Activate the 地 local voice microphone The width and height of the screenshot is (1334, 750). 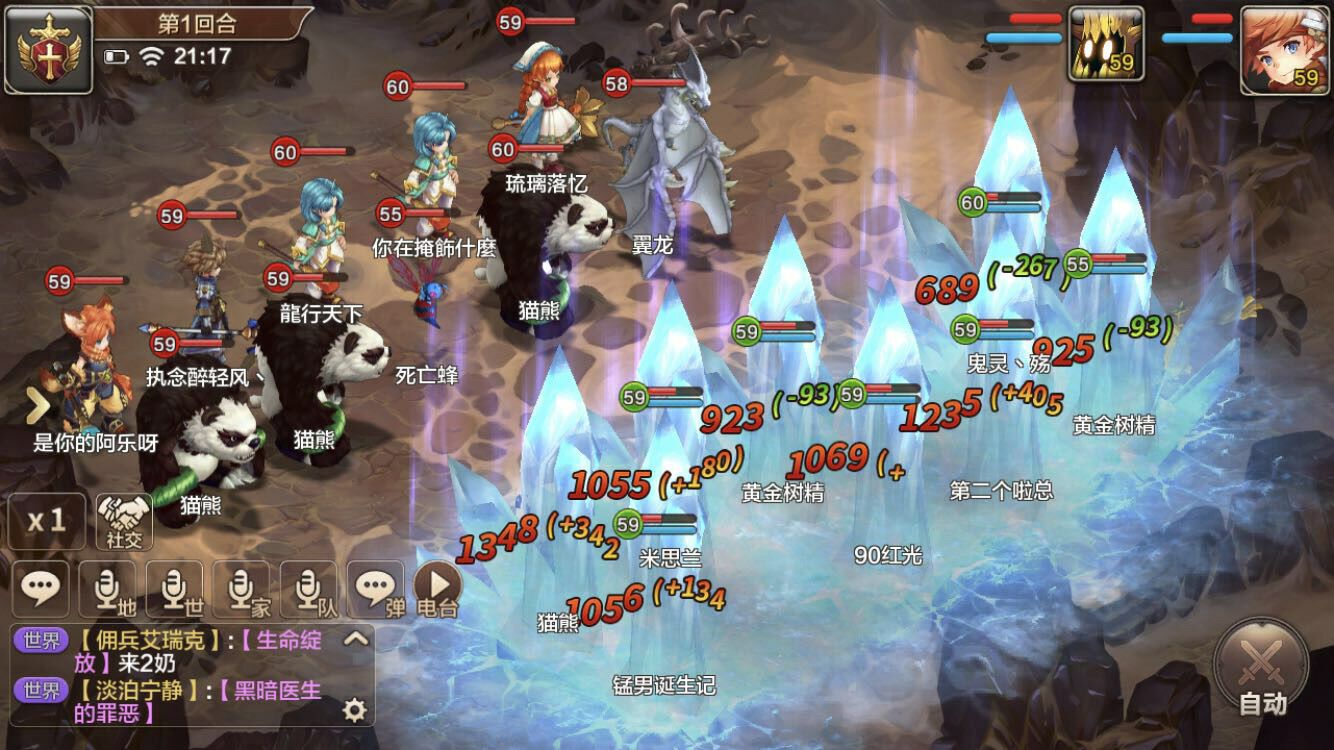(x=108, y=589)
